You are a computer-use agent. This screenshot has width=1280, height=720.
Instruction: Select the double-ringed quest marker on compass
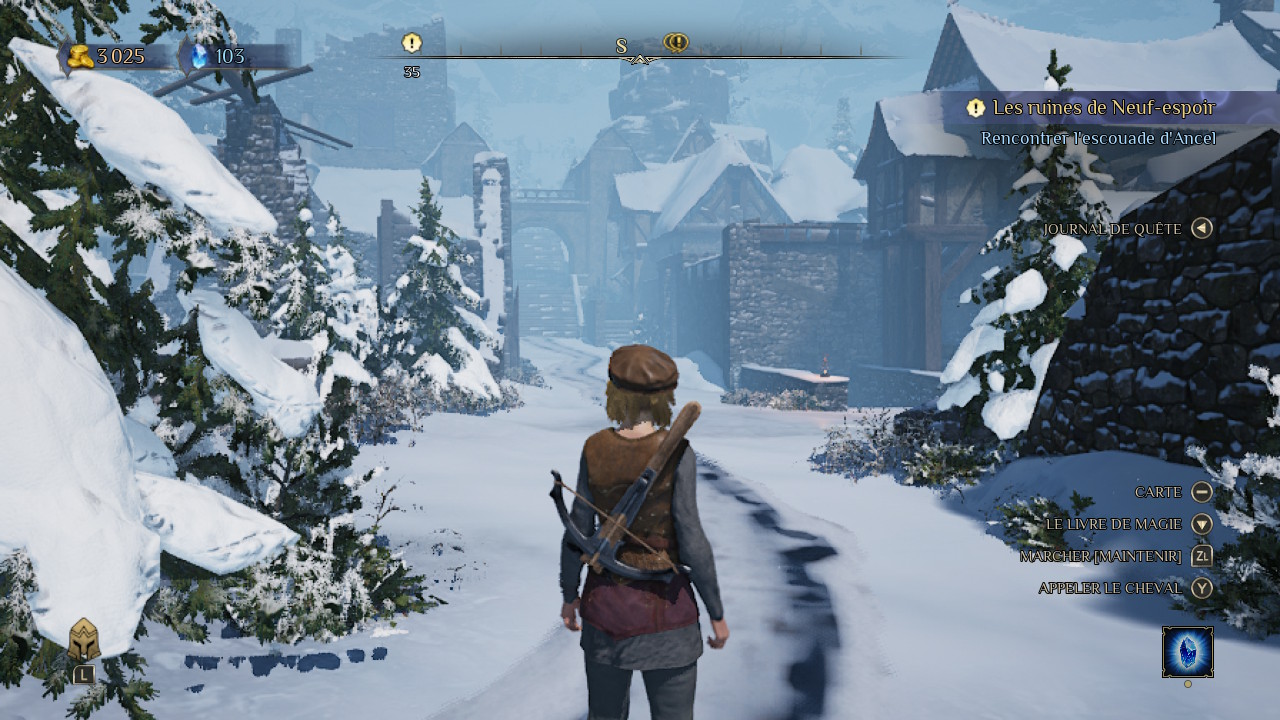676,43
